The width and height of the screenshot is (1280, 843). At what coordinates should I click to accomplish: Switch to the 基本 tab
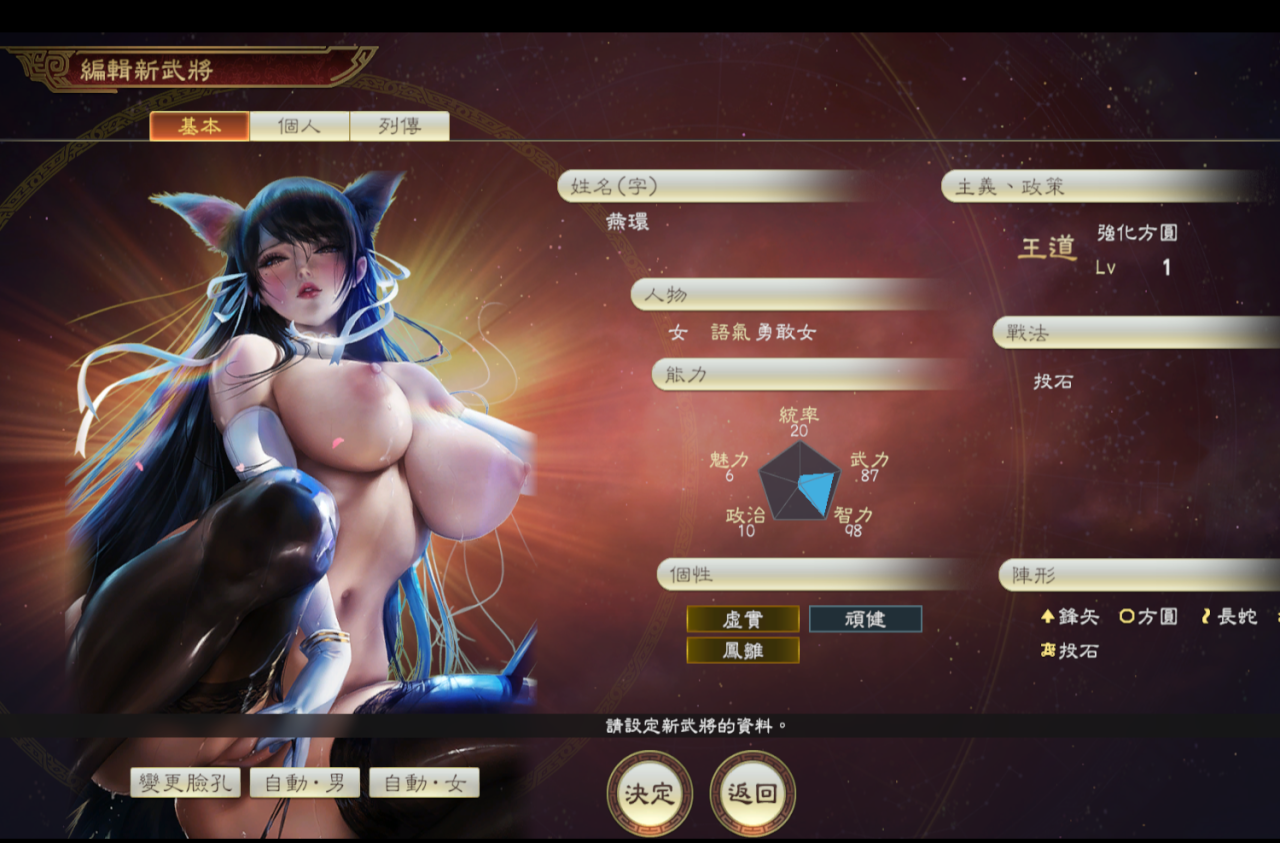[199, 126]
